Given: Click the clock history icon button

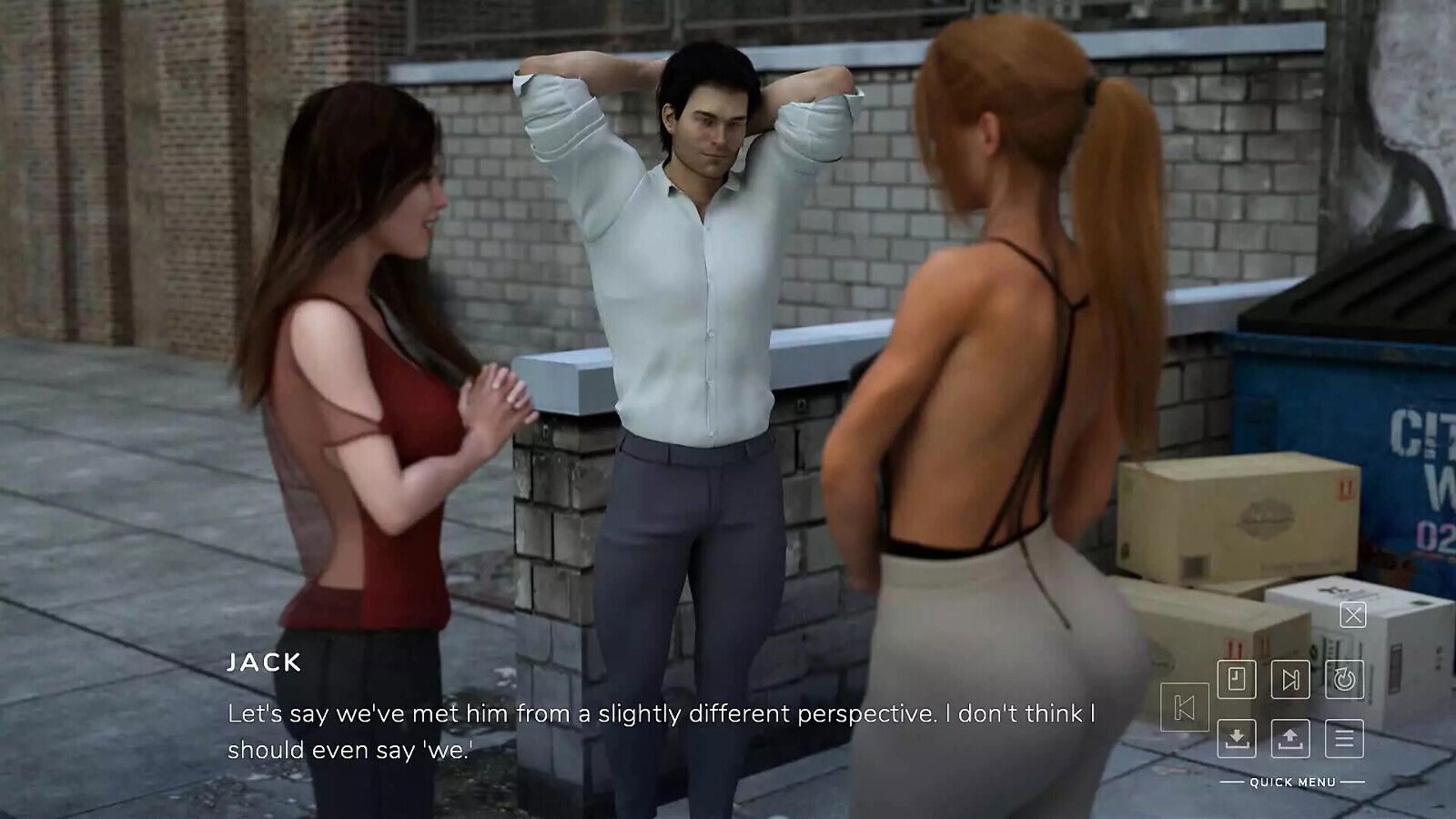Looking at the screenshot, I should point(1237,679).
